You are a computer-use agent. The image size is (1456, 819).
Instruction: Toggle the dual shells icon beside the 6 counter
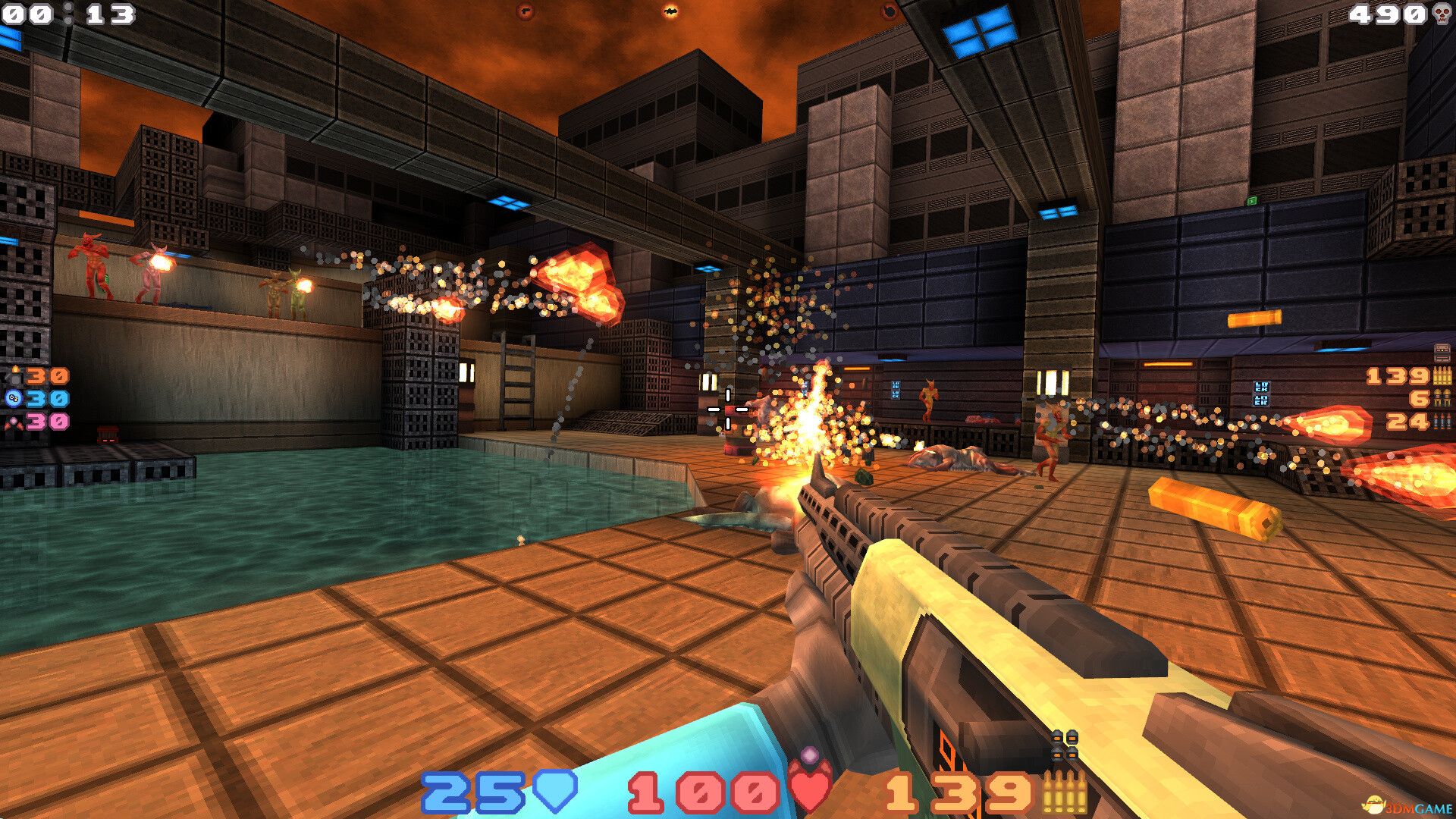click(1441, 398)
